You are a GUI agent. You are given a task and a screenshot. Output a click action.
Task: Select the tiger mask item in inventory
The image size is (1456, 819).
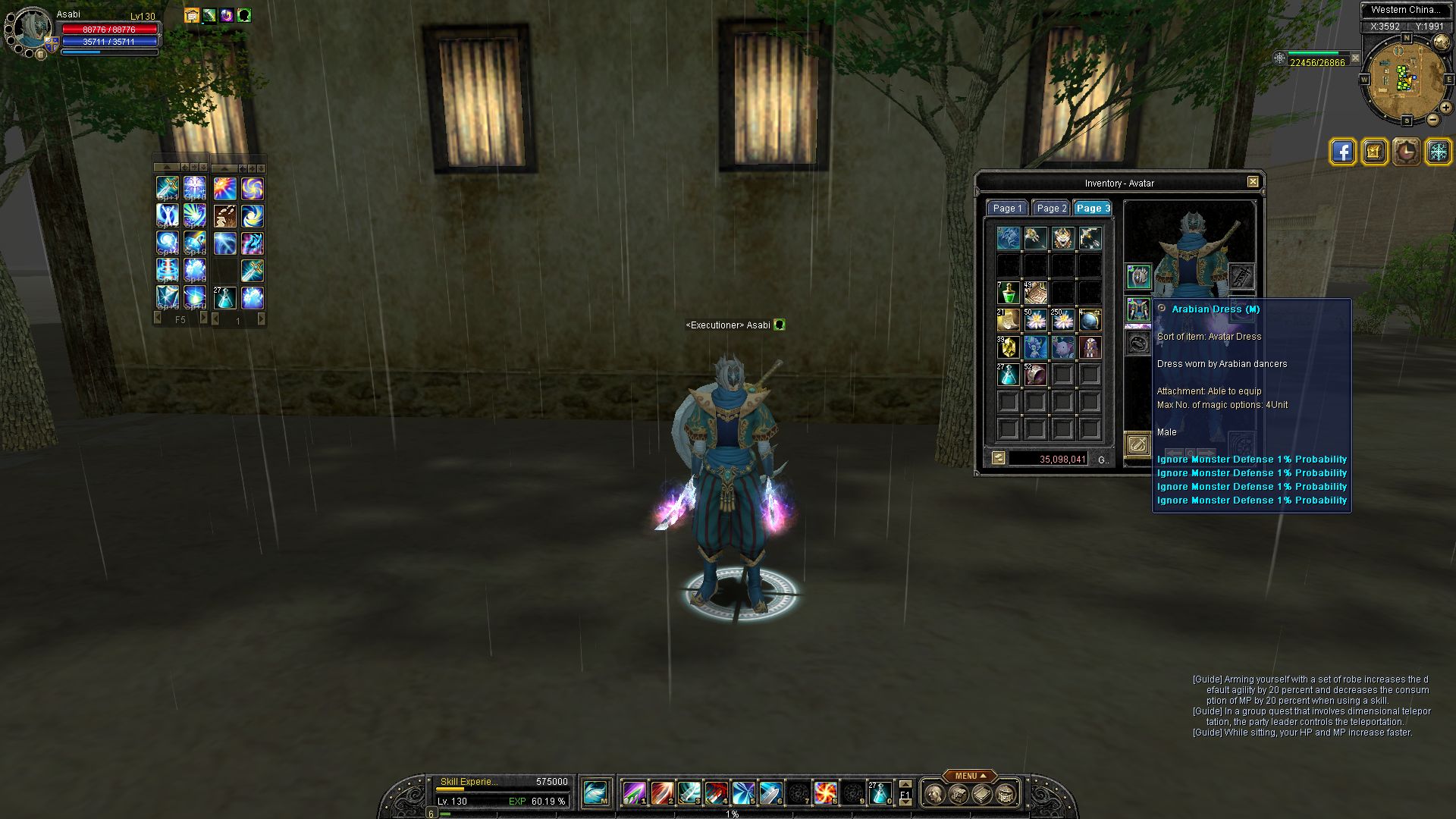pos(1062,238)
